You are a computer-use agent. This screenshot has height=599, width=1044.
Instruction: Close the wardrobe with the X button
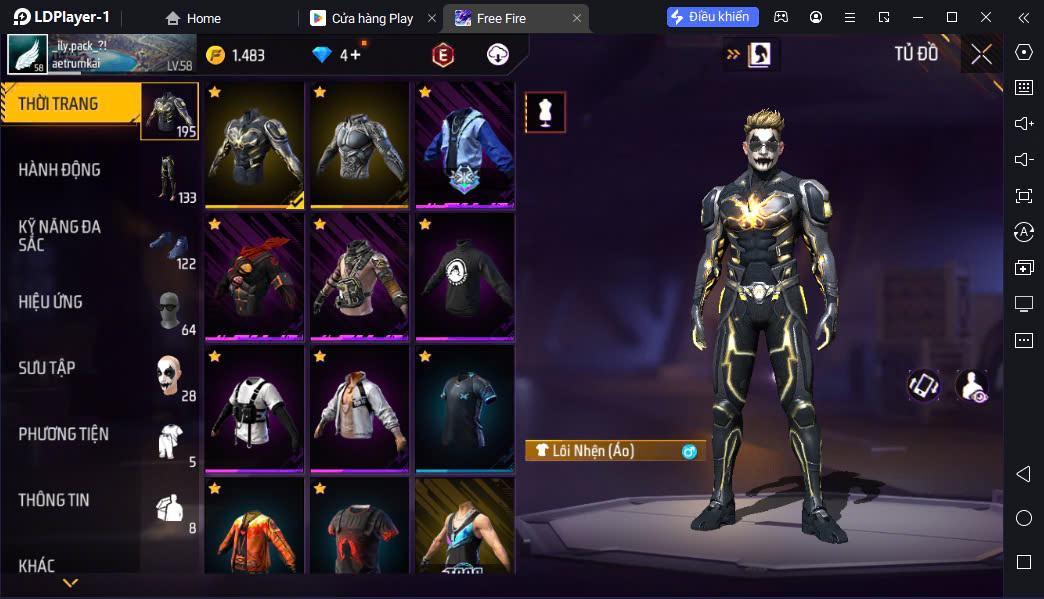click(x=981, y=54)
